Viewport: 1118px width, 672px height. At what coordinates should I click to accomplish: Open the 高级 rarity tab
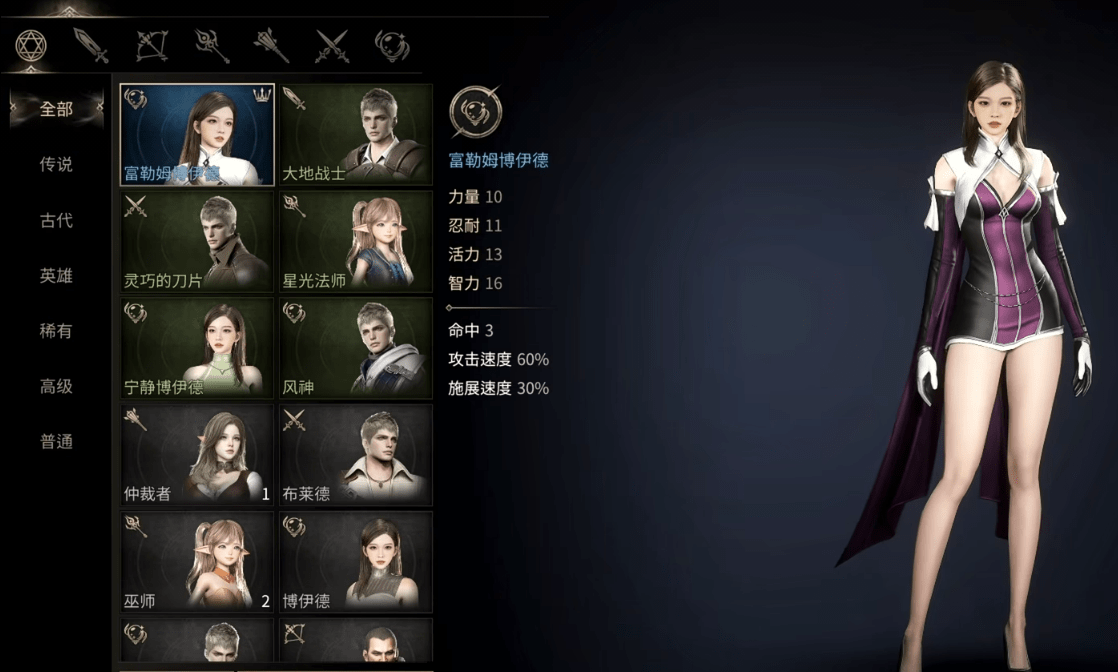[56, 386]
